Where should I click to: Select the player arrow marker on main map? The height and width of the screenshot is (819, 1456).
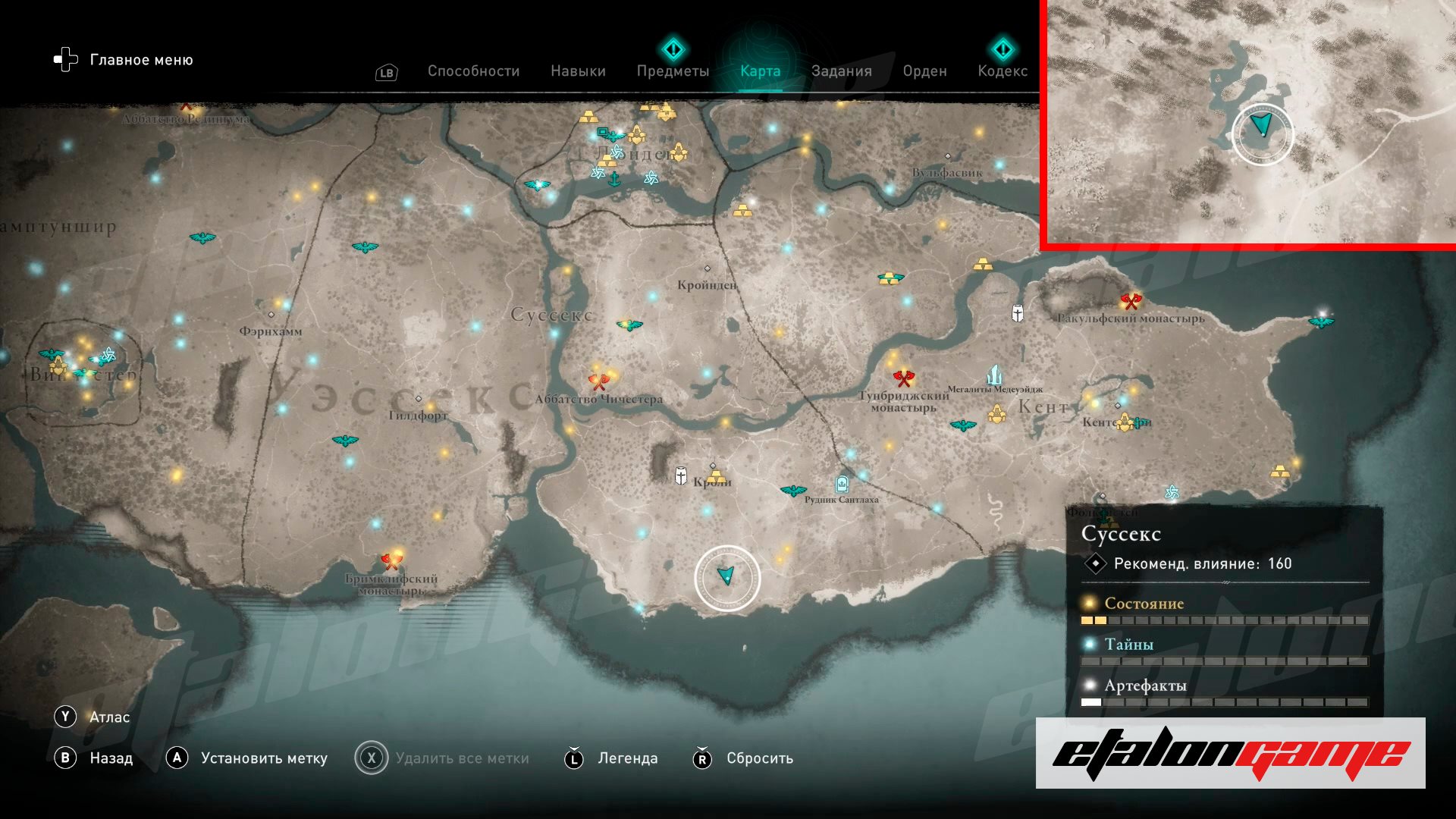click(x=726, y=576)
